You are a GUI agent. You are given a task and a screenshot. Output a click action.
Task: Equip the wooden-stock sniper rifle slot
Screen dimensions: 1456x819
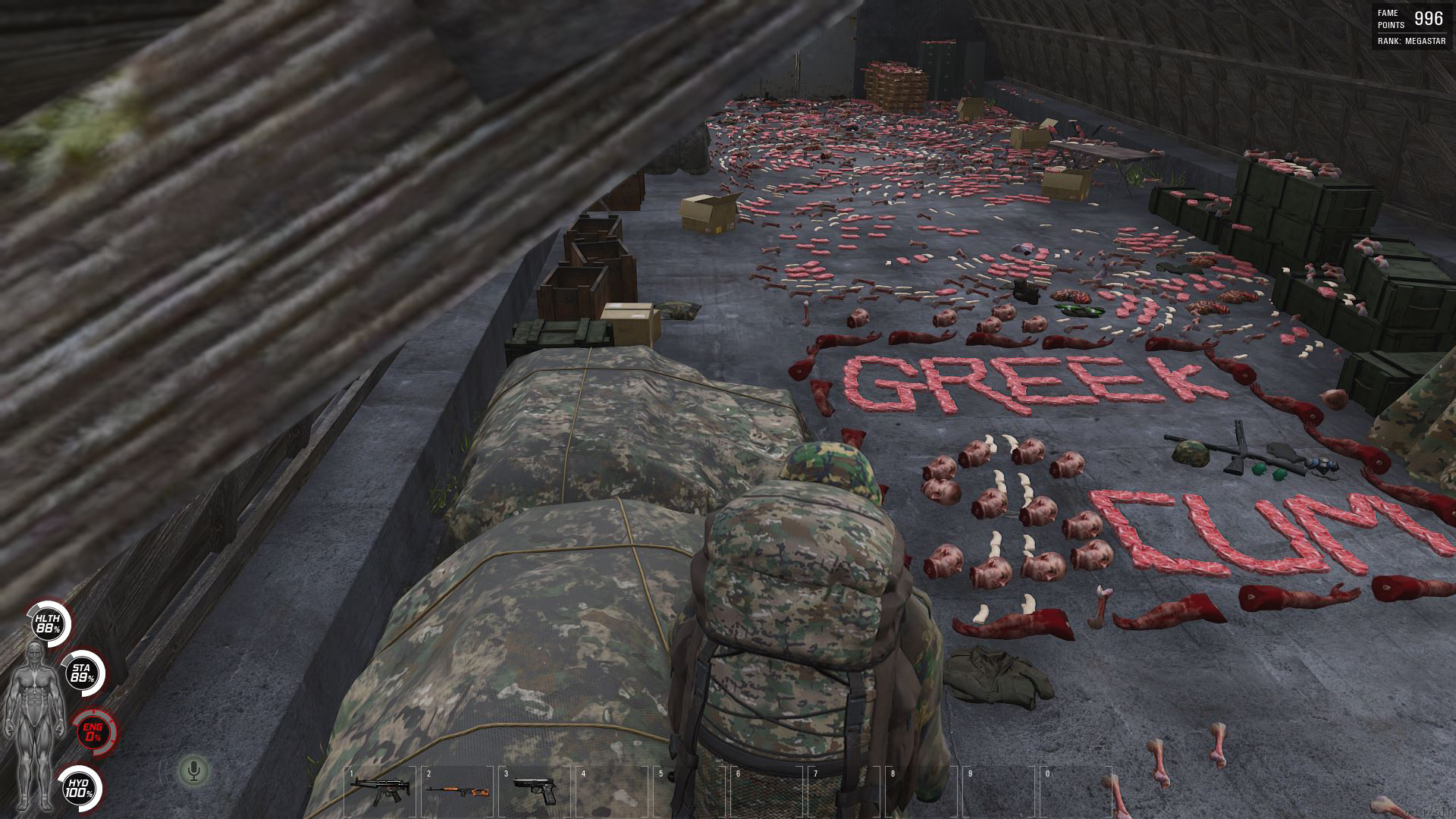pos(457,791)
